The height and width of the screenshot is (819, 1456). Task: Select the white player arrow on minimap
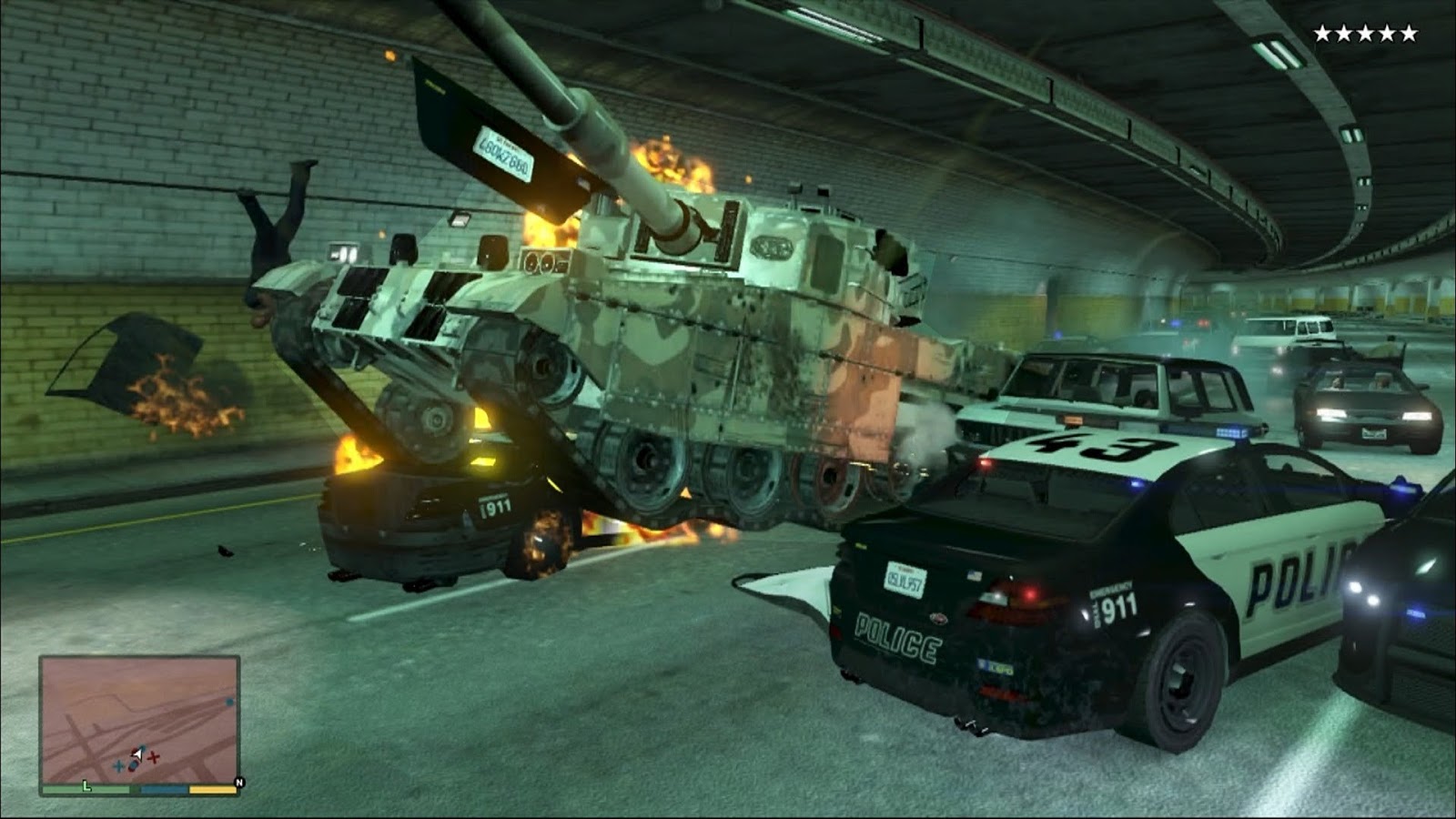click(136, 753)
